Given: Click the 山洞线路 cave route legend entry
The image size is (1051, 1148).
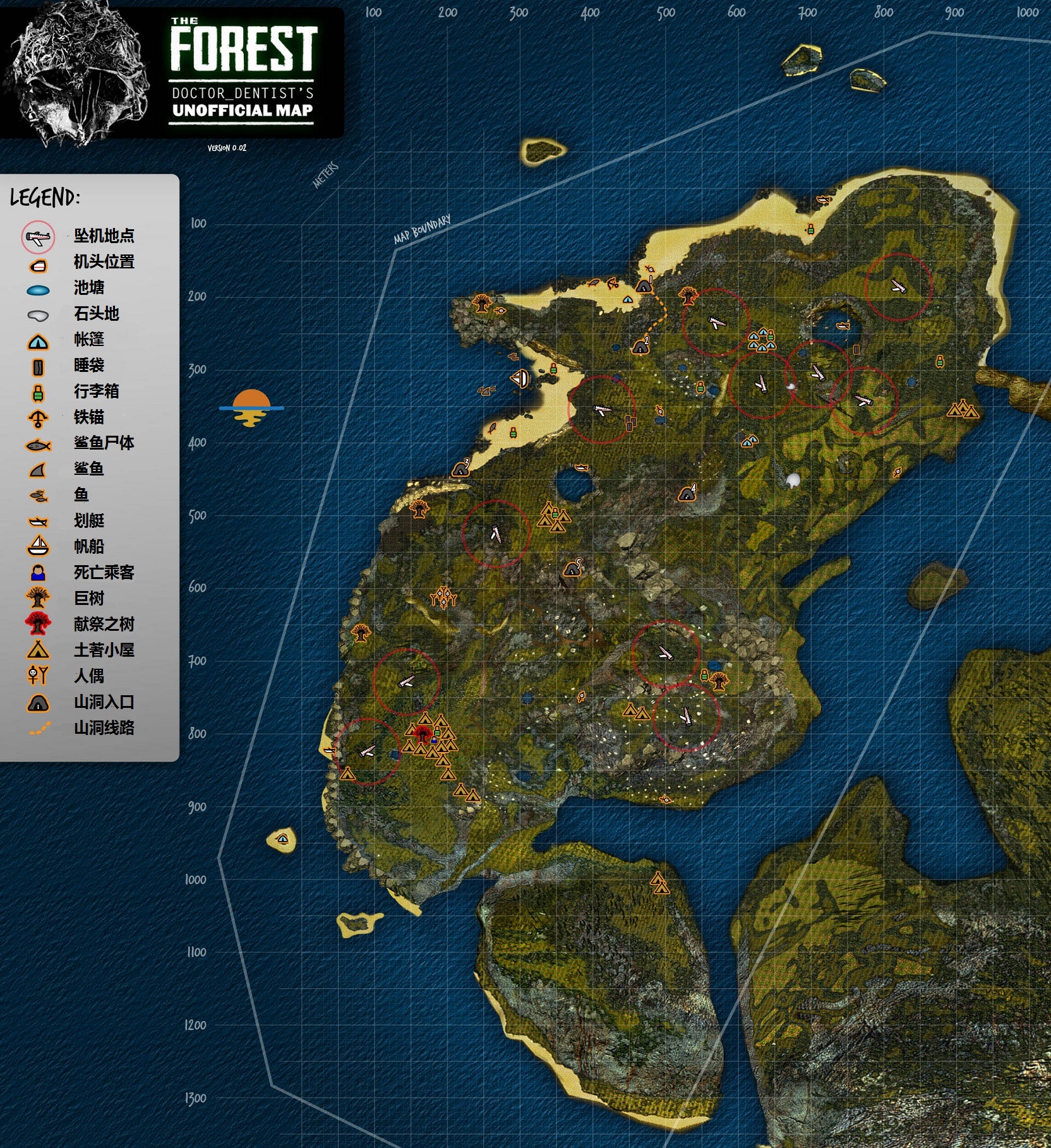Looking at the screenshot, I should tap(104, 728).
